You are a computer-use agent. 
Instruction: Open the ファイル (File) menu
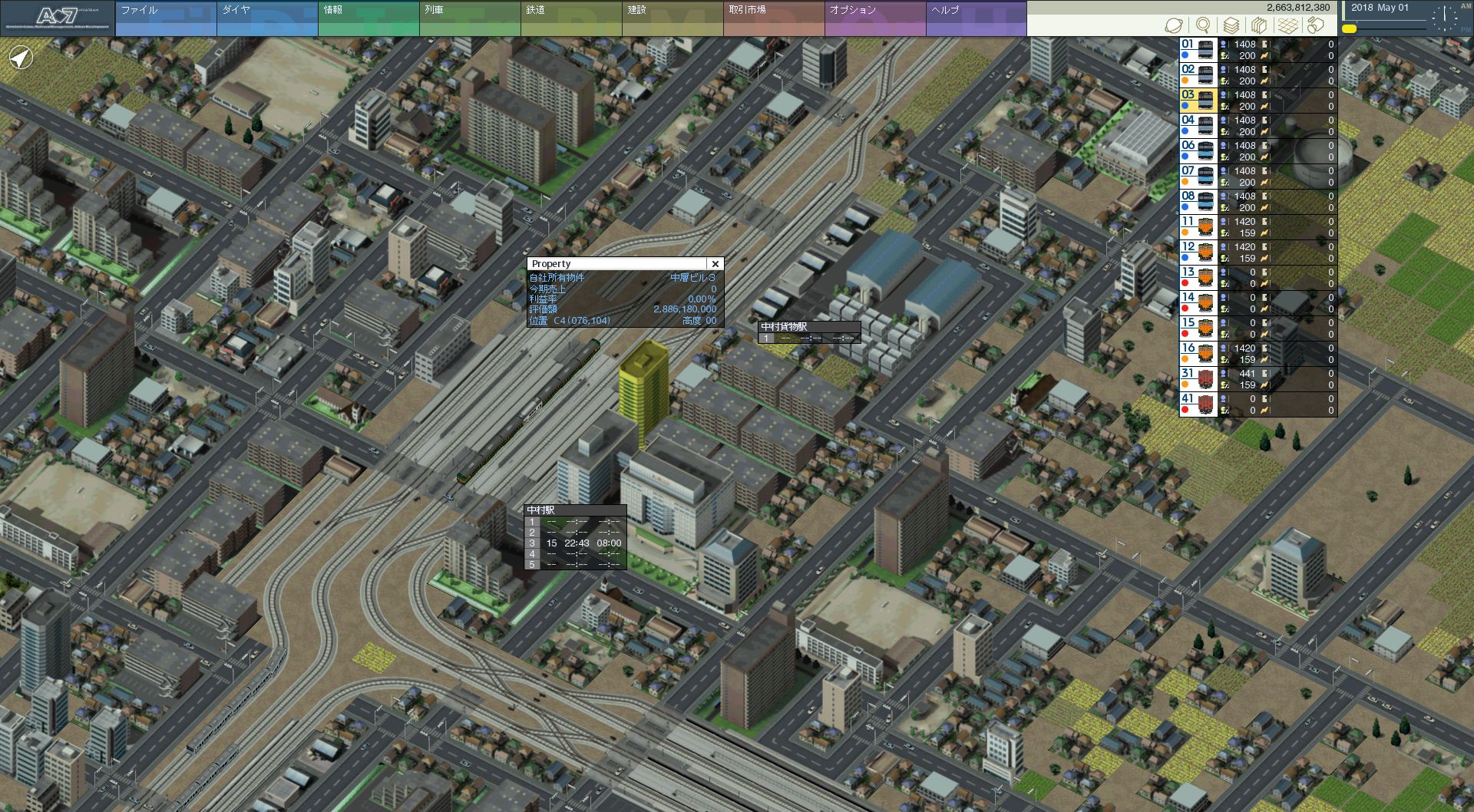point(165,18)
